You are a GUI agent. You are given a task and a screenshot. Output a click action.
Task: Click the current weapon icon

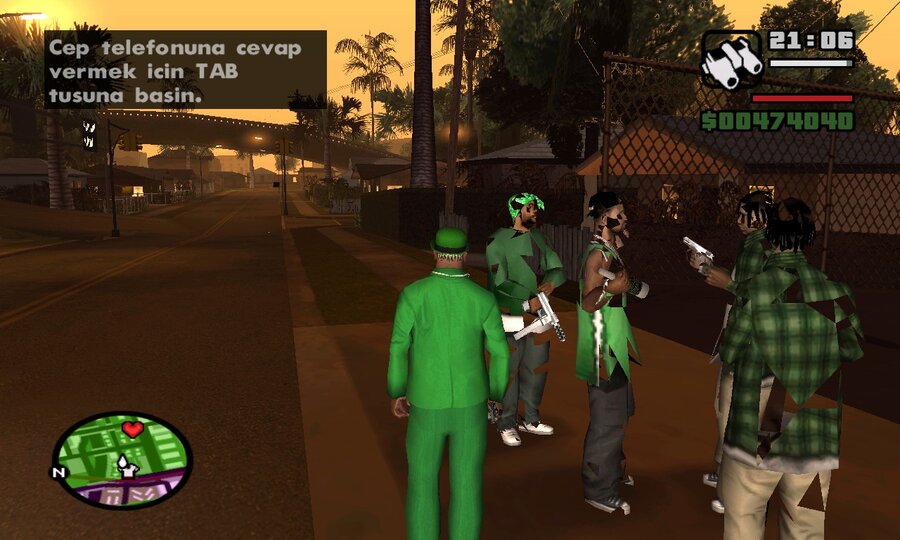(731, 59)
